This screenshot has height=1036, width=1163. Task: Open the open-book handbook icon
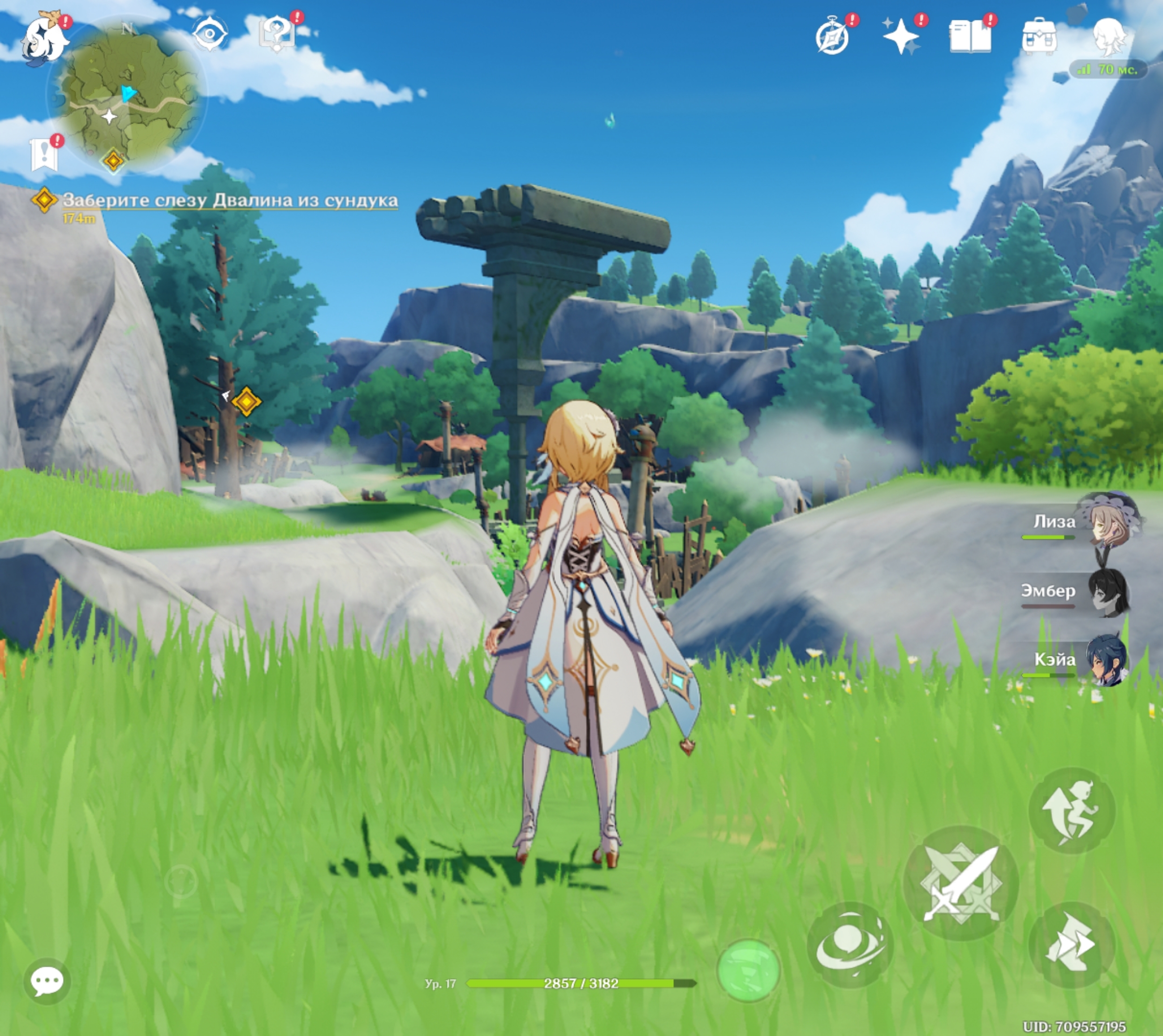tap(970, 36)
